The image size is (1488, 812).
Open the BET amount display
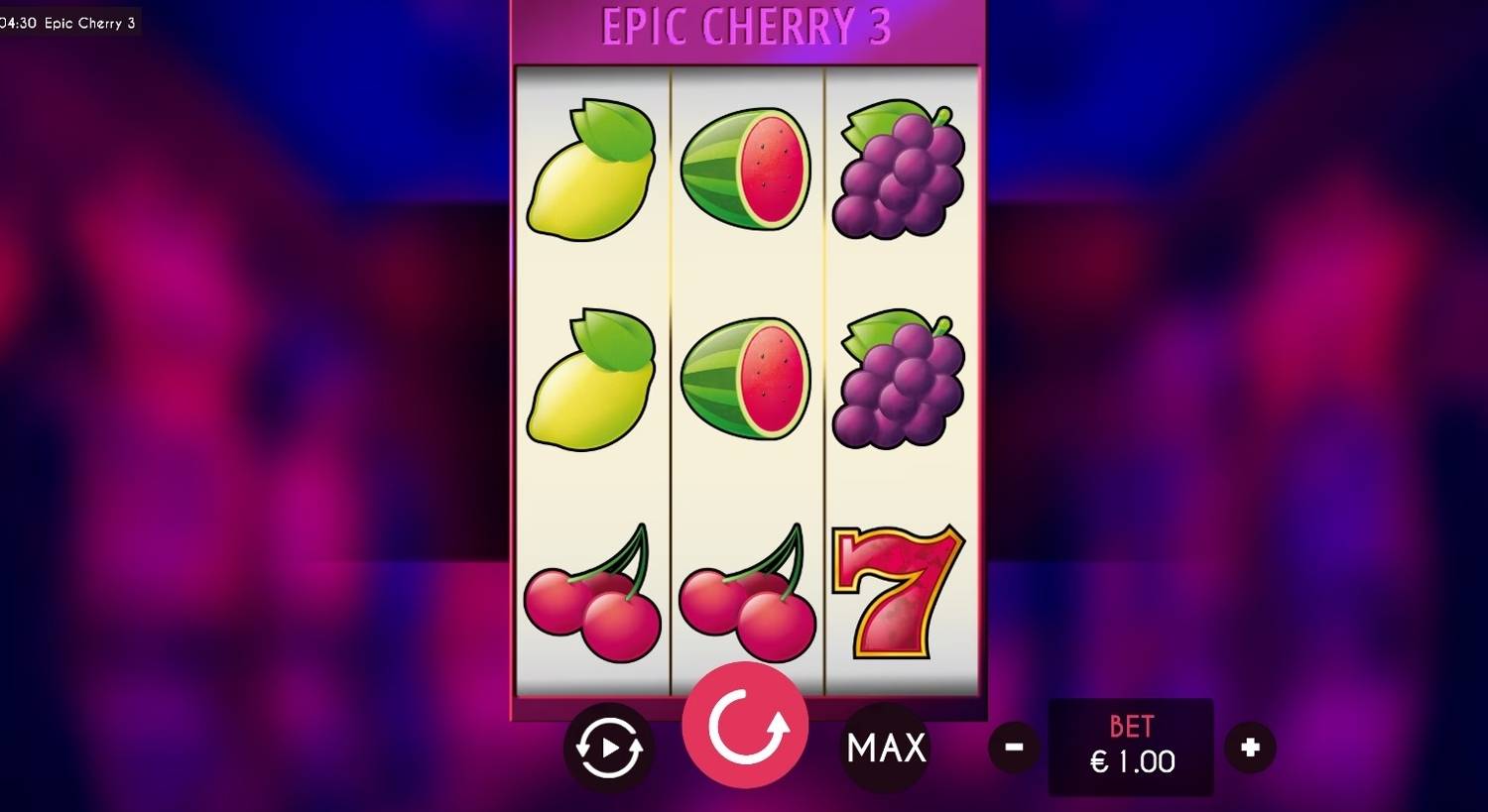1131,746
